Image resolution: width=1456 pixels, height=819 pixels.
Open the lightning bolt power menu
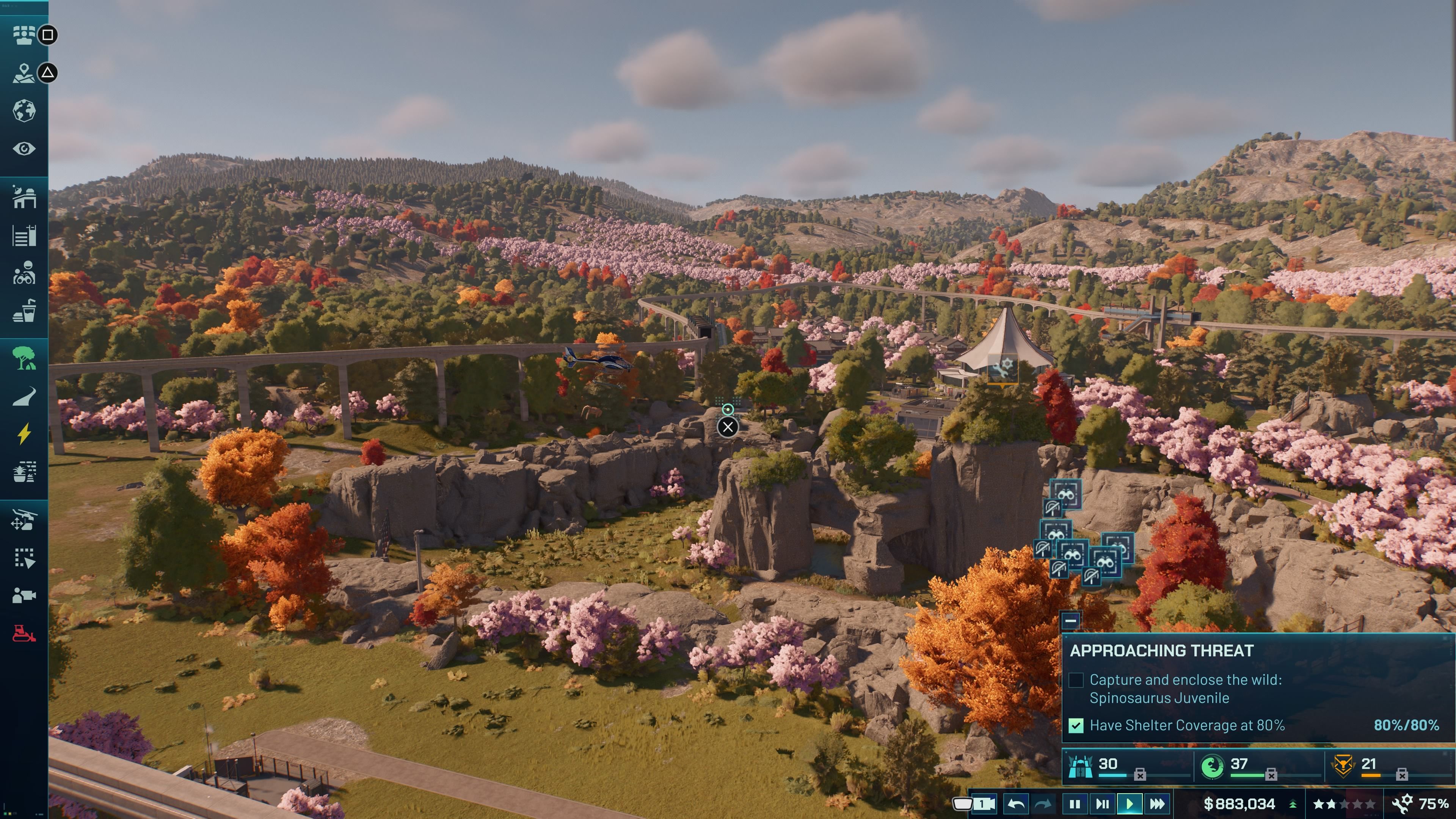(24, 434)
